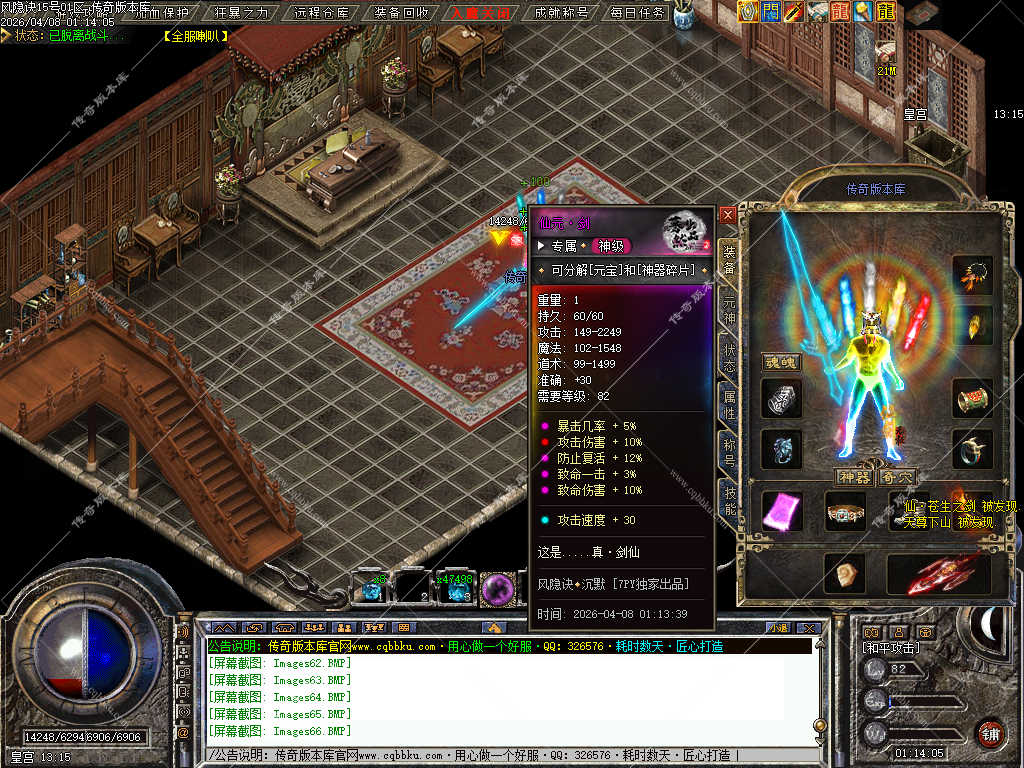This screenshot has width=1024, height=768.
Task: Use the purple orb hotbar item
Action: pyautogui.click(x=497, y=590)
